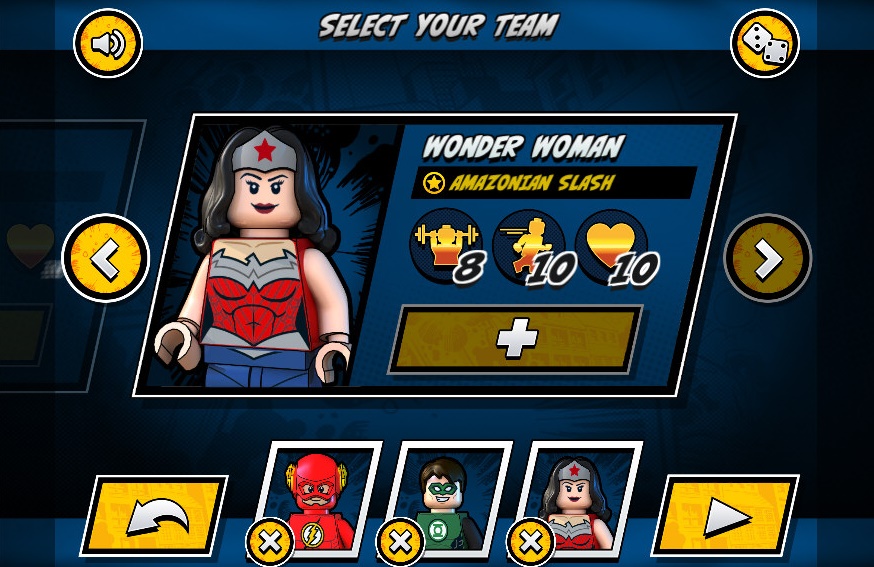Add Wonder Woman with the plus button
Screen dimensions: 874x567
(516, 340)
